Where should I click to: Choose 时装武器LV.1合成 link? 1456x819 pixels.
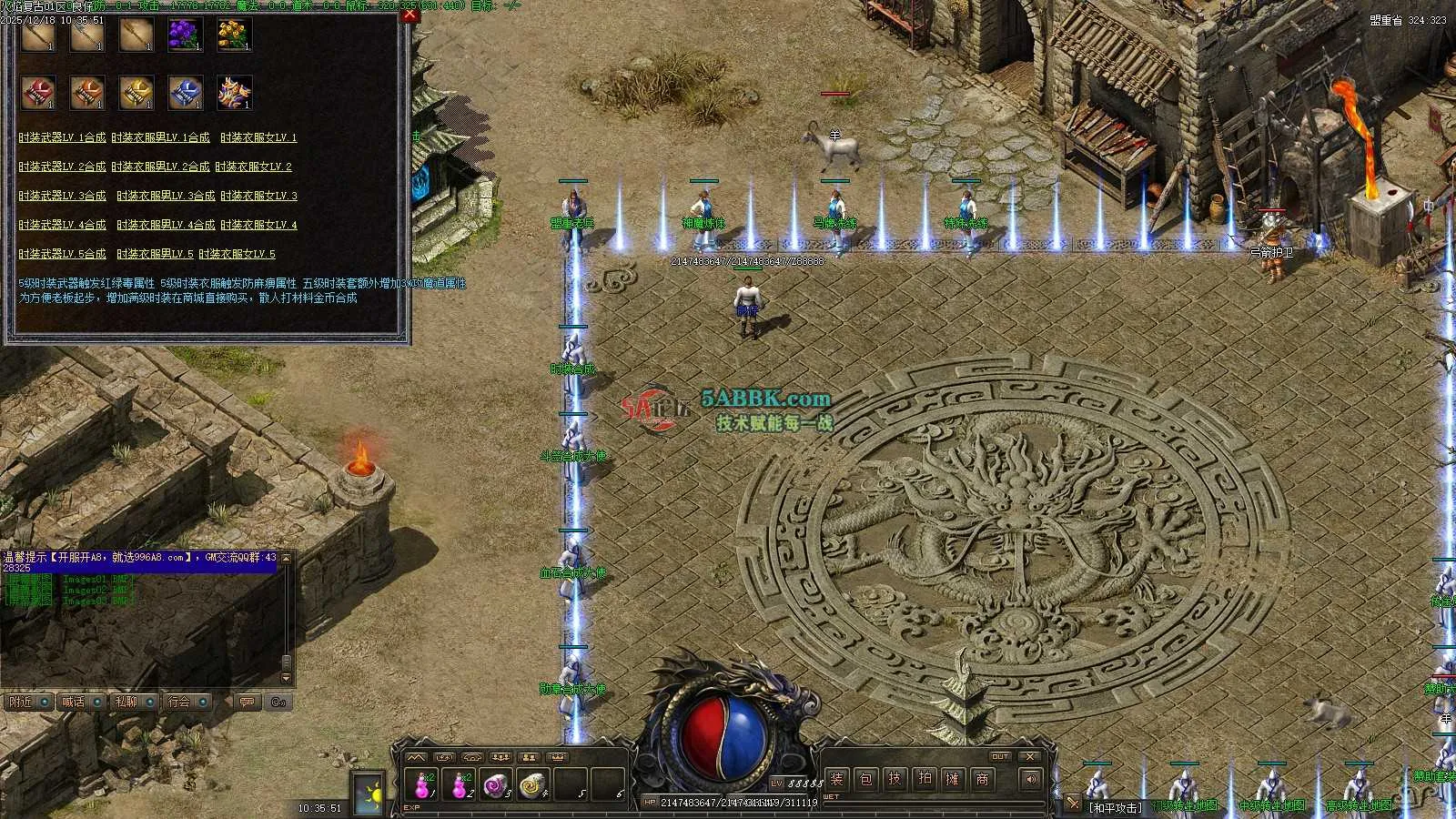[x=62, y=137]
